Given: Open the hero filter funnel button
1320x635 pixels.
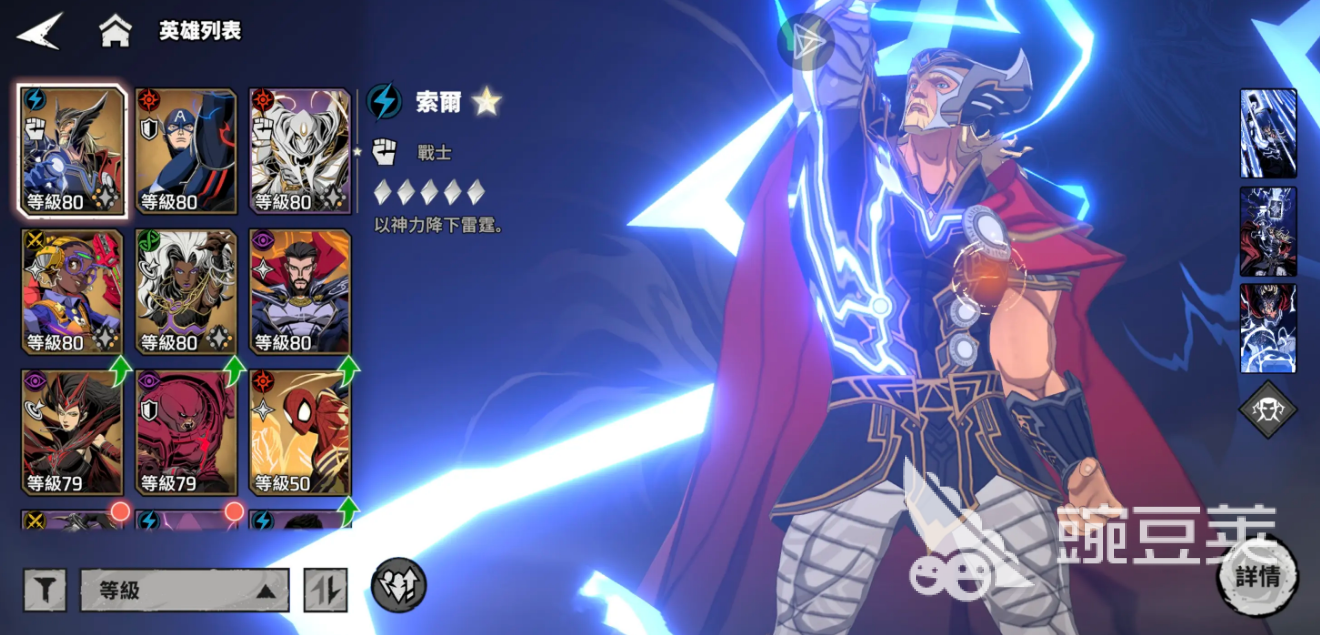Looking at the screenshot, I should 45,590.
